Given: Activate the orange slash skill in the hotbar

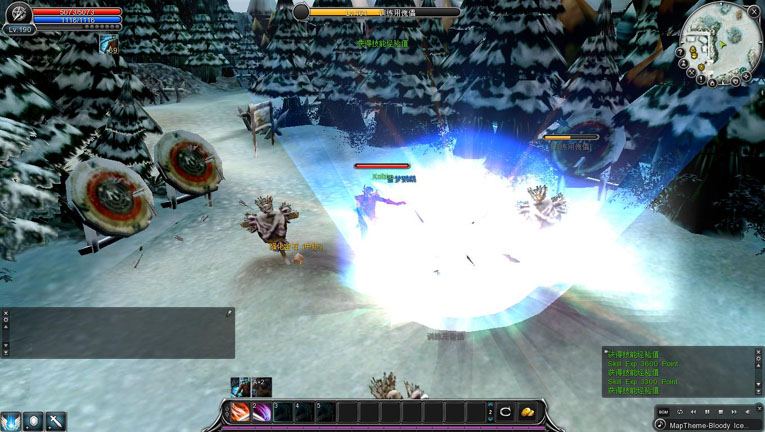Looking at the screenshot, I should coord(240,412).
